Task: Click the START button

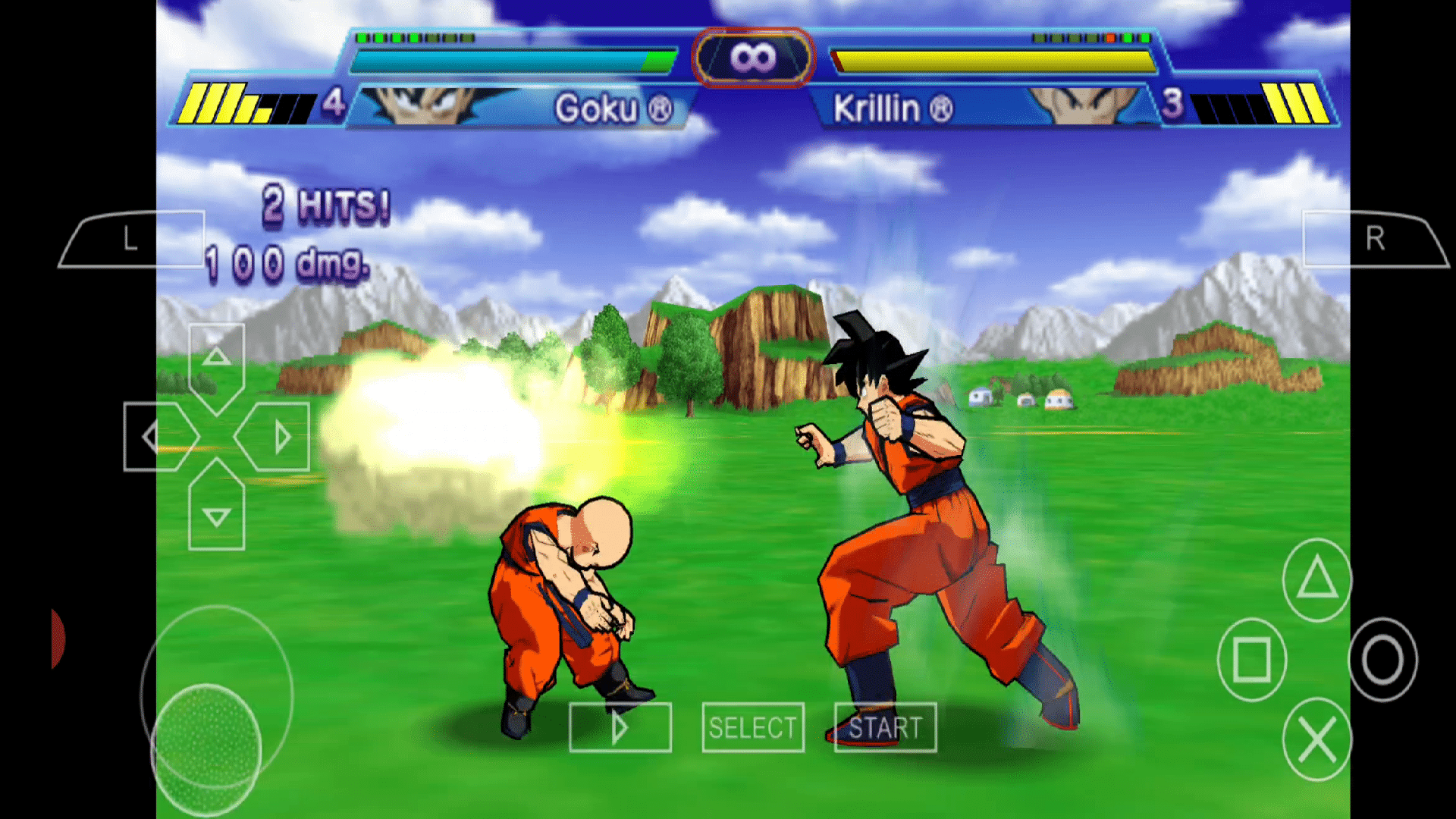Action: click(885, 728)
